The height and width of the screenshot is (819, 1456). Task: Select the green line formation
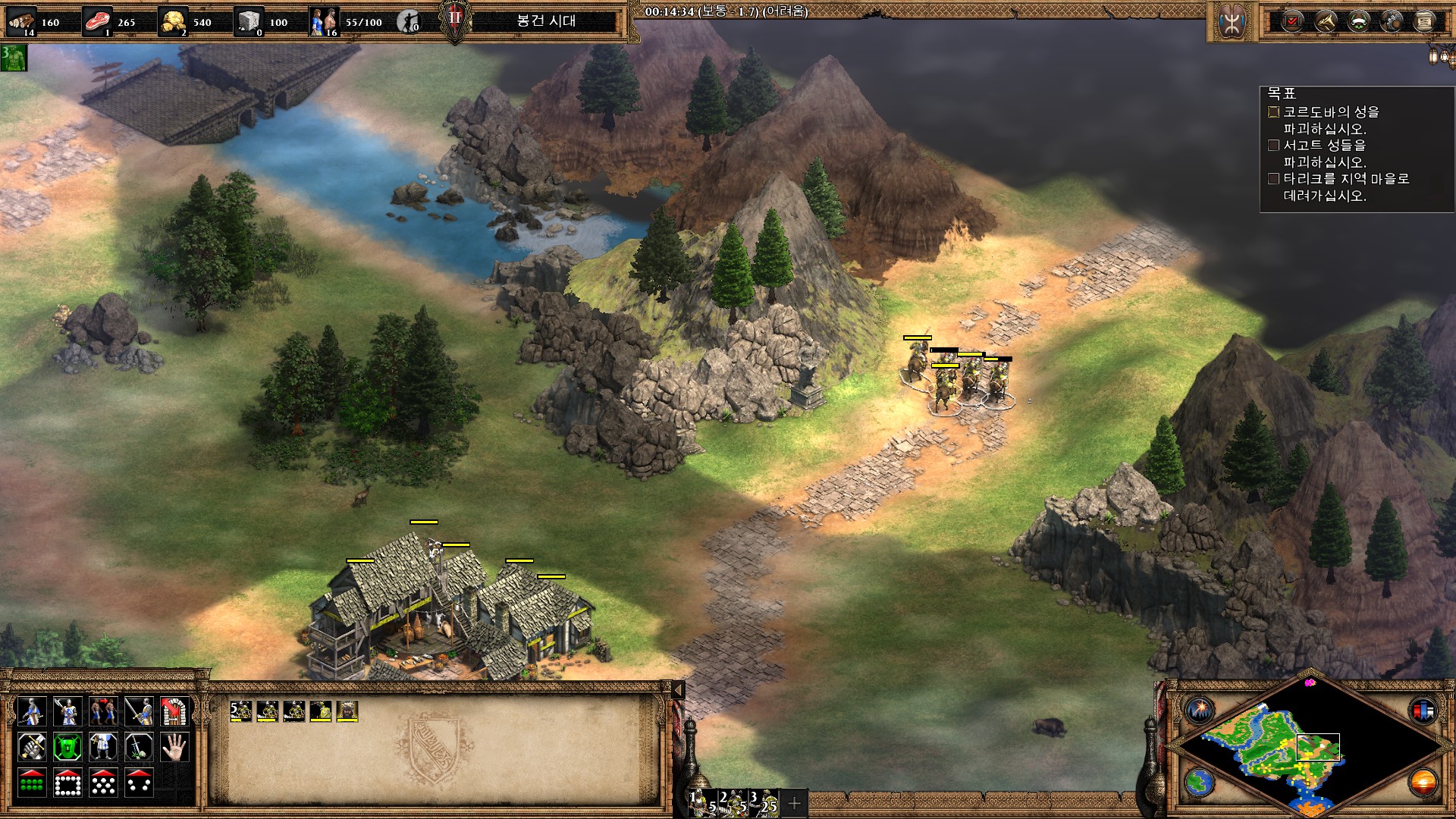[x=31, y=783]
